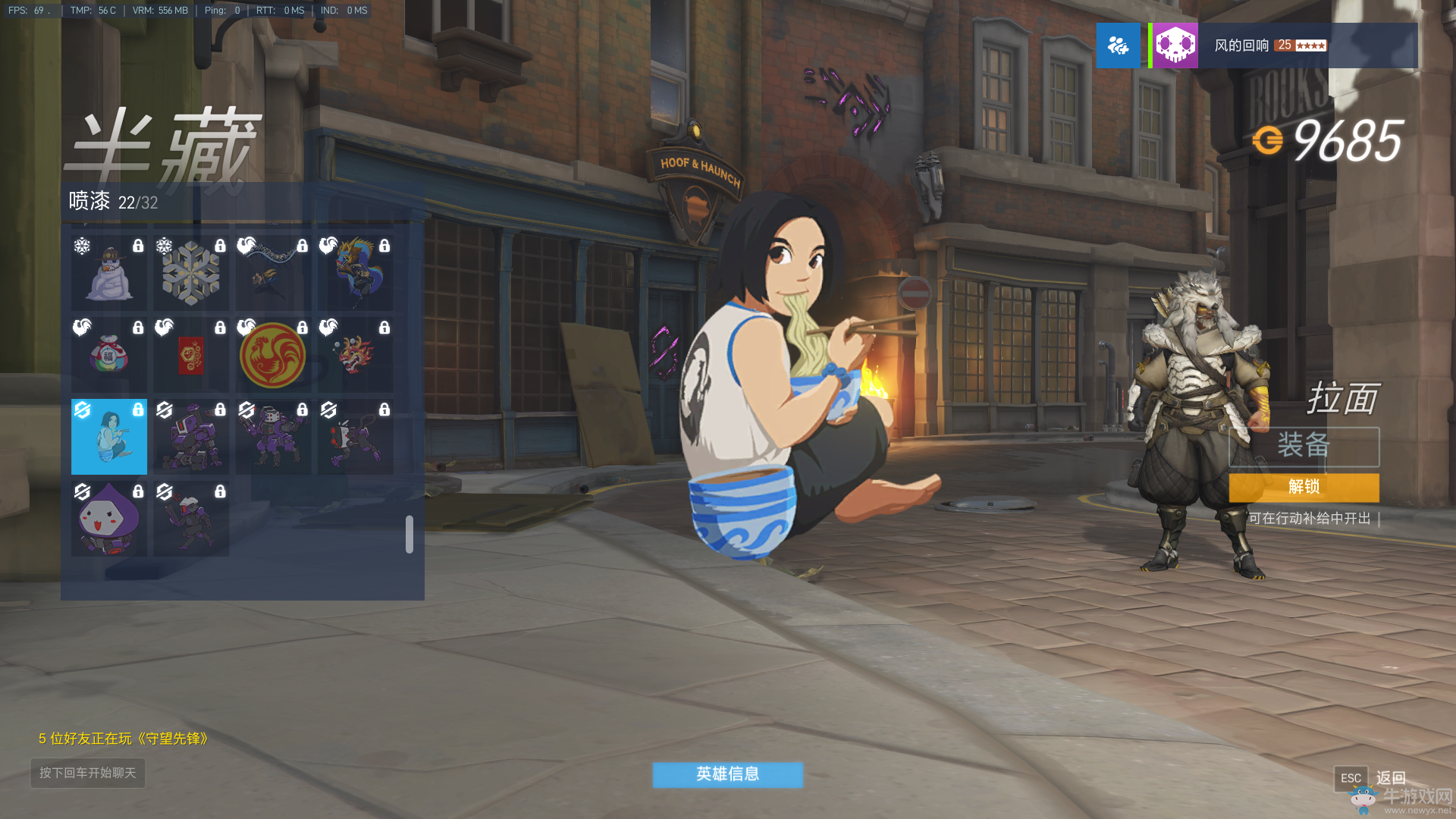Pick the lucky fortune bag spray
1456x819 pixels.
click(109, 355)
